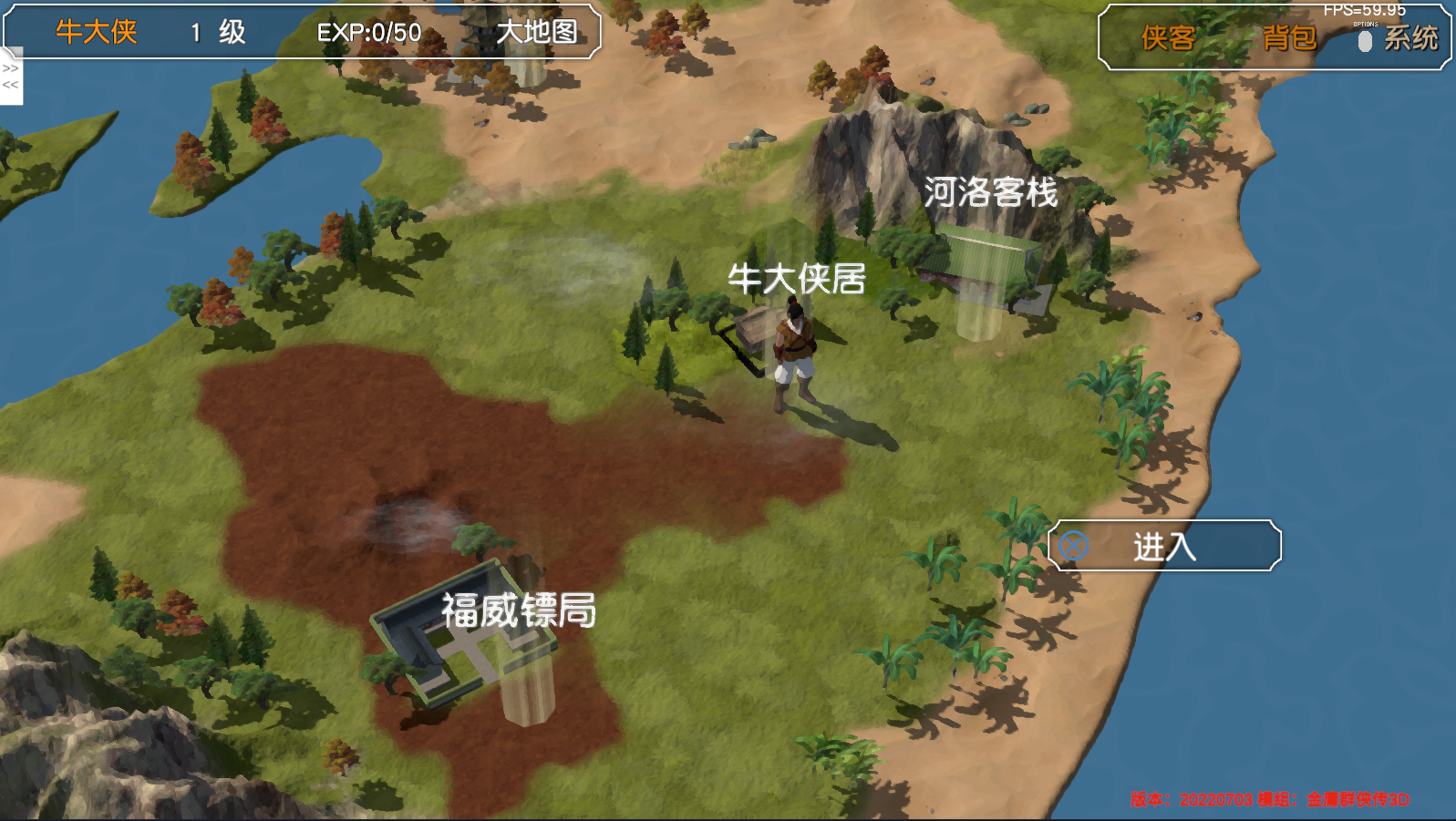Viewport: 1456px width, 821px height.
Task: Click the blue X icon on the 进入 button
Action: pos(1076,546)
